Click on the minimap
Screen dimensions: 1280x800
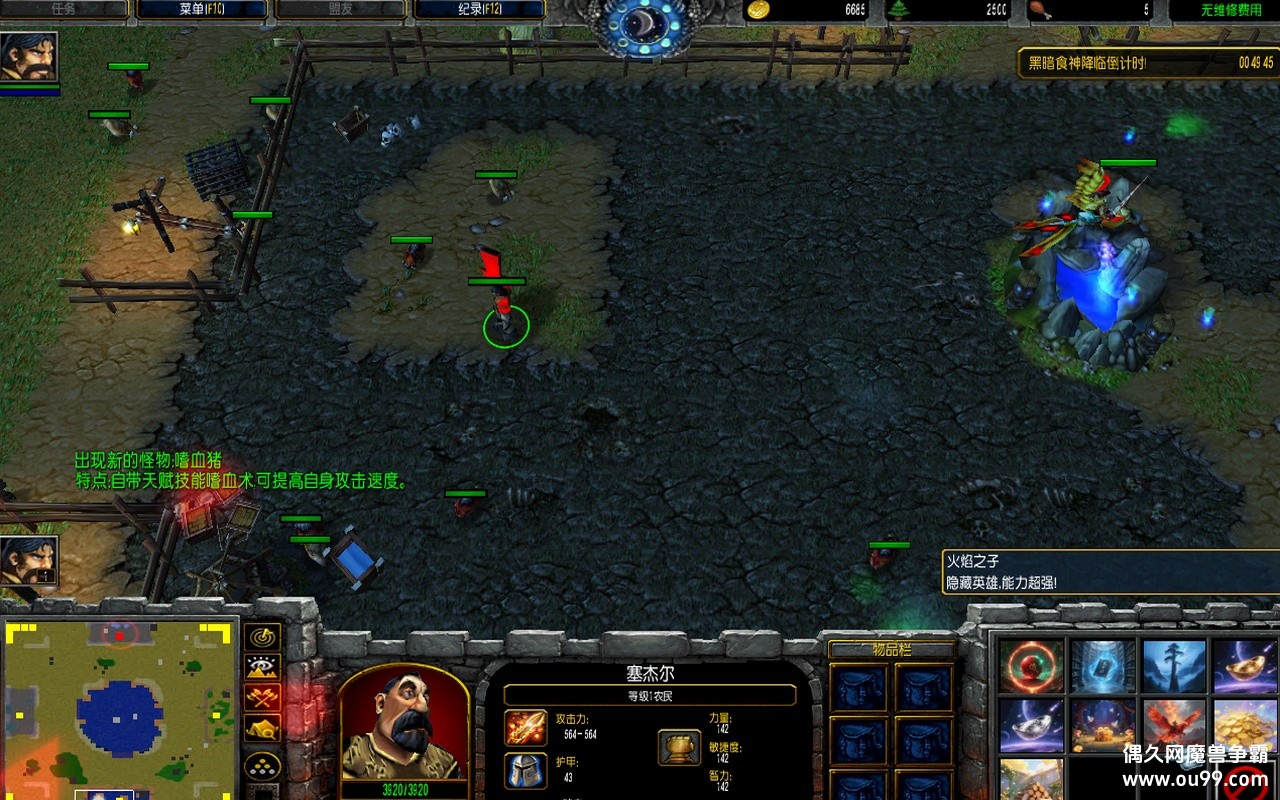pos(120,705)
